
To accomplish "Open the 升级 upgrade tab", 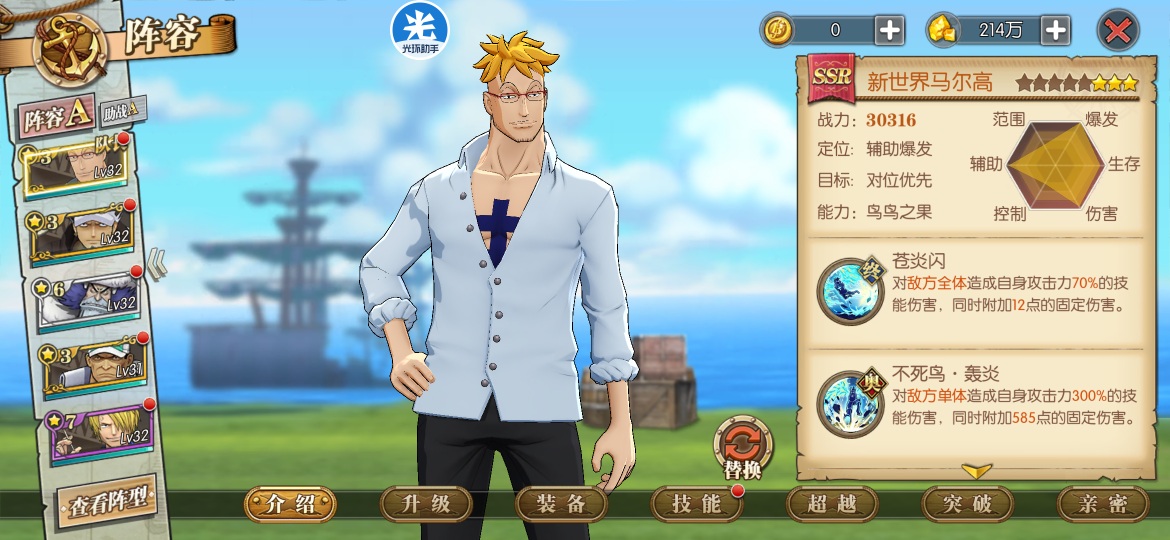I will pos(426,504).
